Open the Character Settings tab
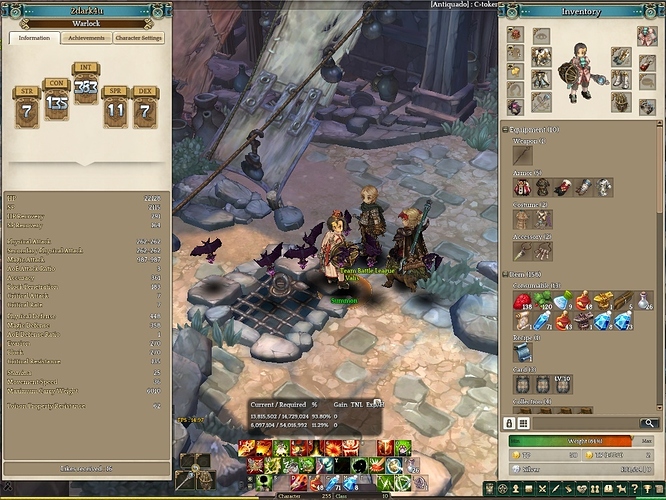This screenshot has width=666, height=500. click(x=139, y=38)
